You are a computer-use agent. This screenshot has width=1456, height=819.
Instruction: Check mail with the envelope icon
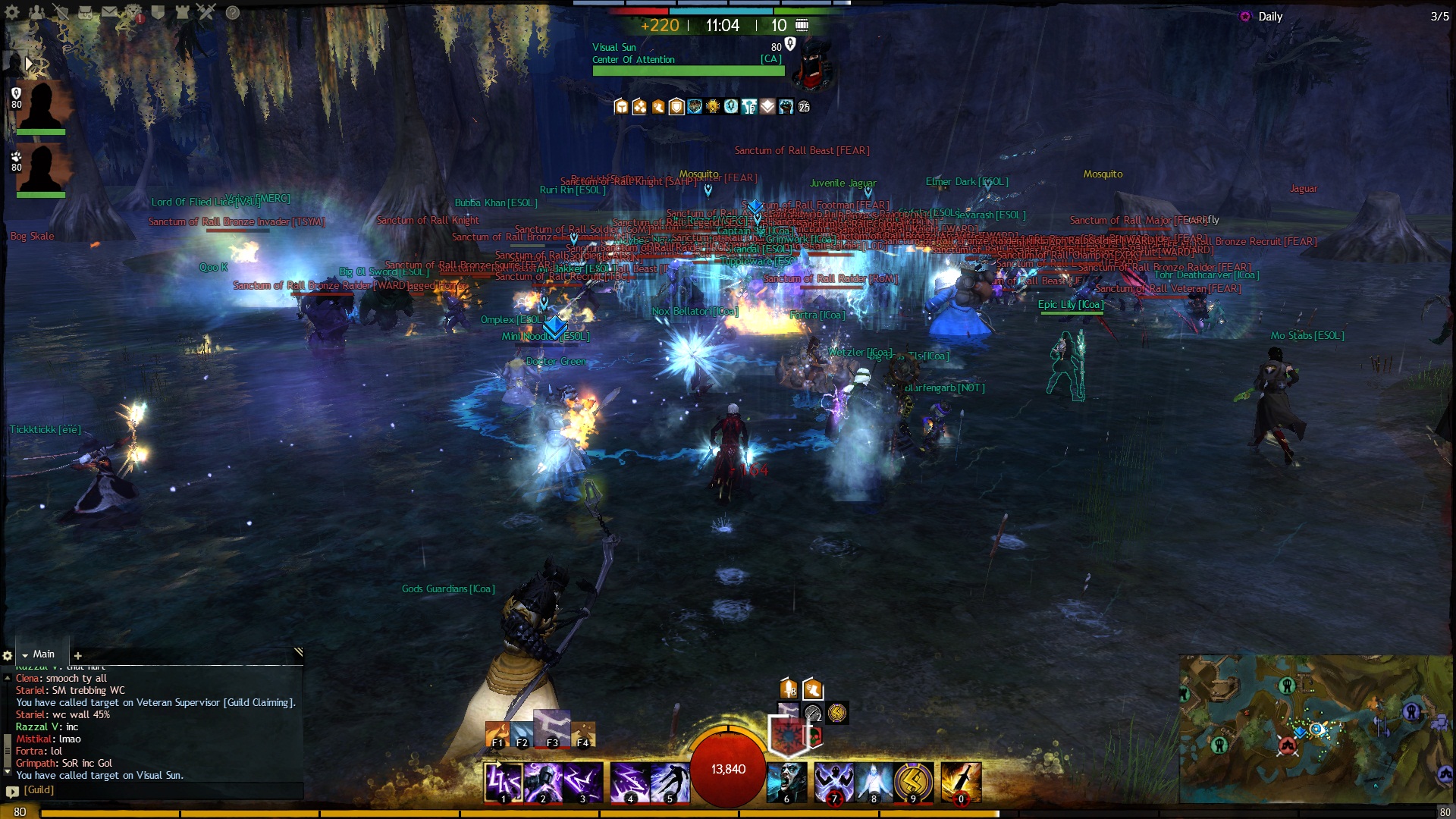[109, 12]
